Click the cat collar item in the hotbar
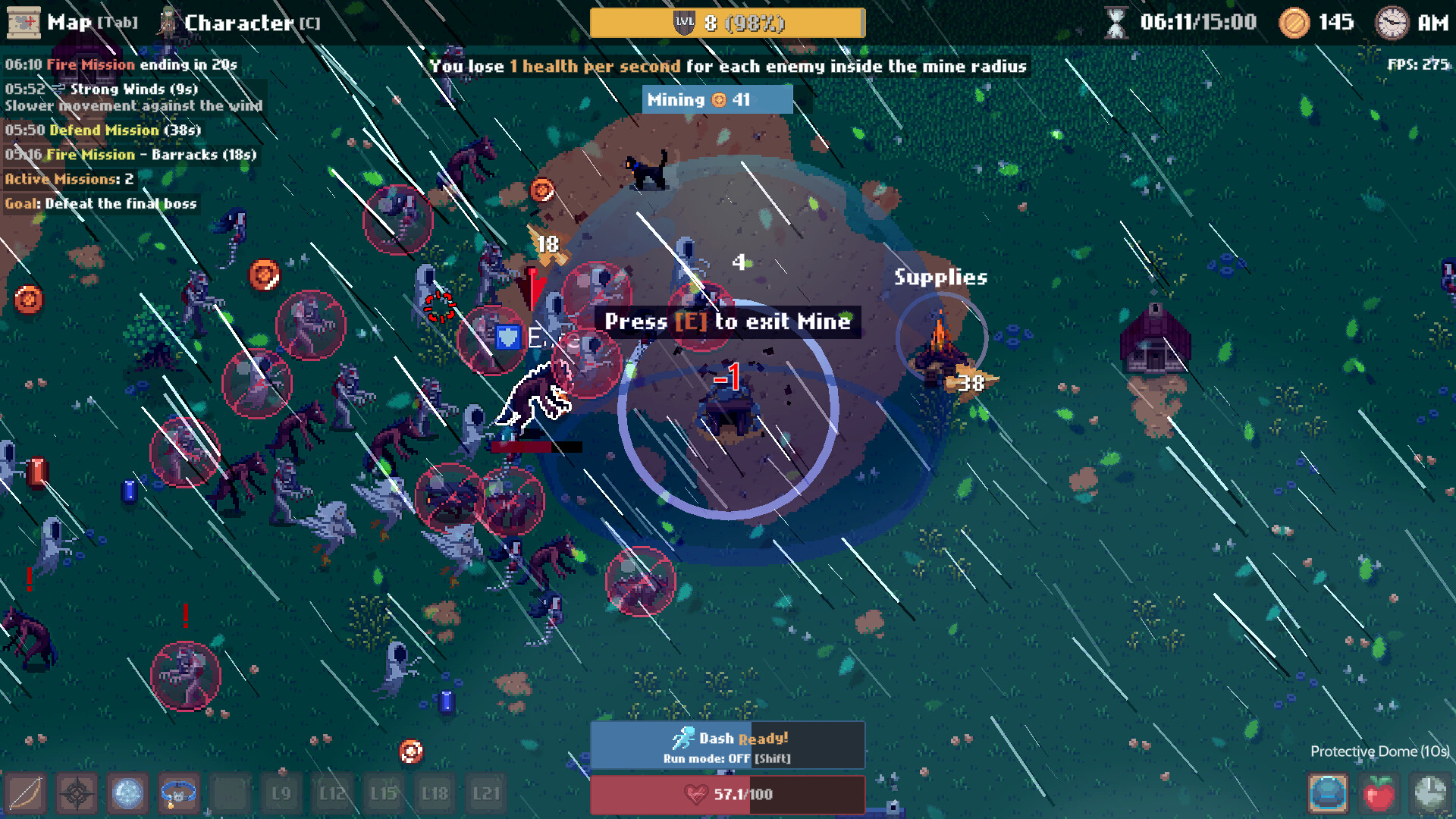The image size is (1456, 819). point(178,794)
